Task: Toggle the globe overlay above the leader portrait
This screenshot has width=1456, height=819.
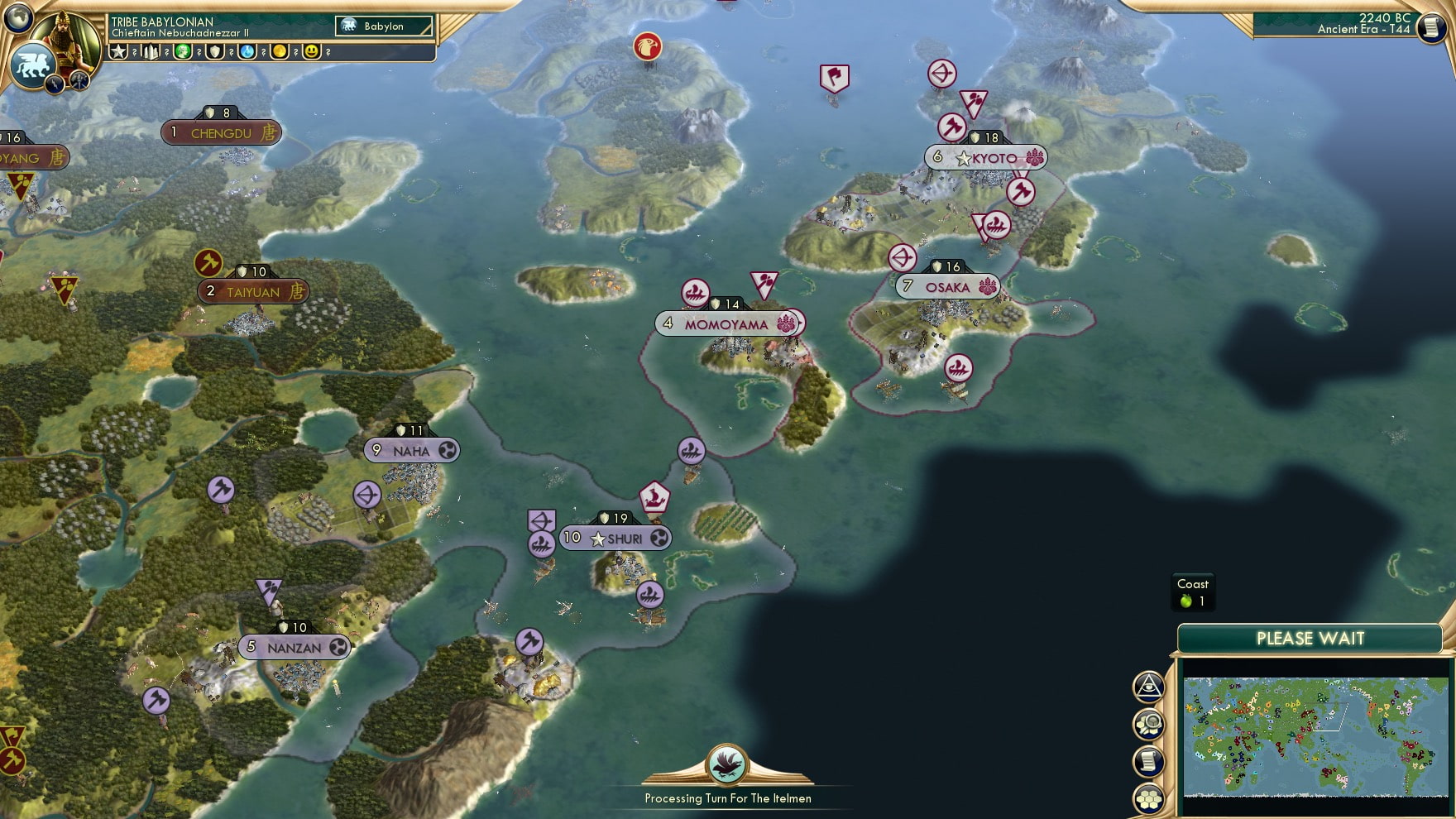Action: point(18,18)
